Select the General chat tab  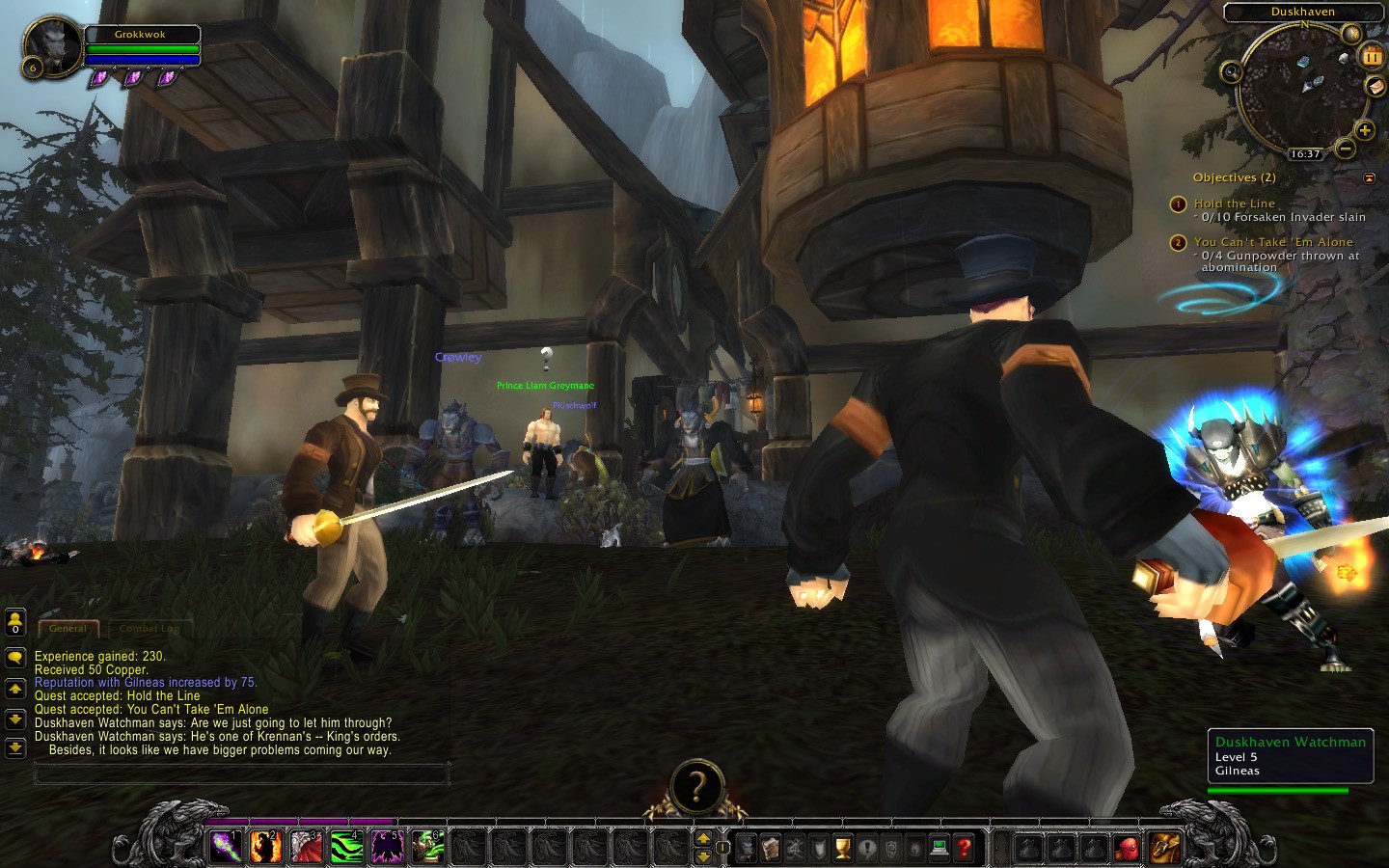click(x=68, y=628)
